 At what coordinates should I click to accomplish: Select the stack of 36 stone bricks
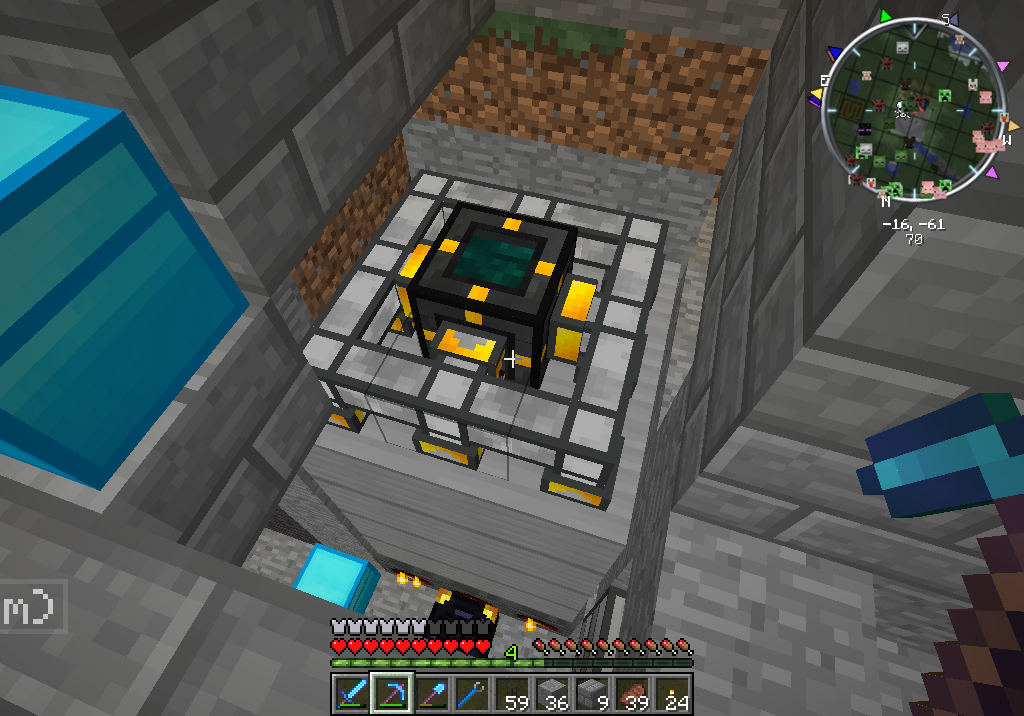[x=551, y=694]
